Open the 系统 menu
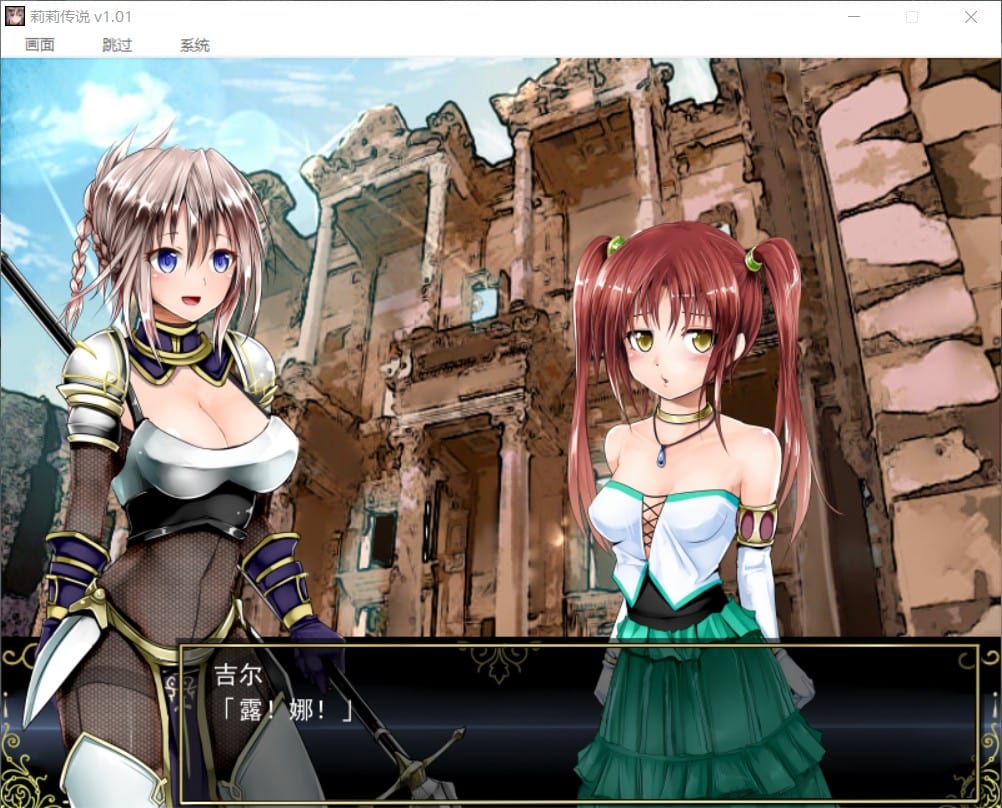 [x=195, y=45]
